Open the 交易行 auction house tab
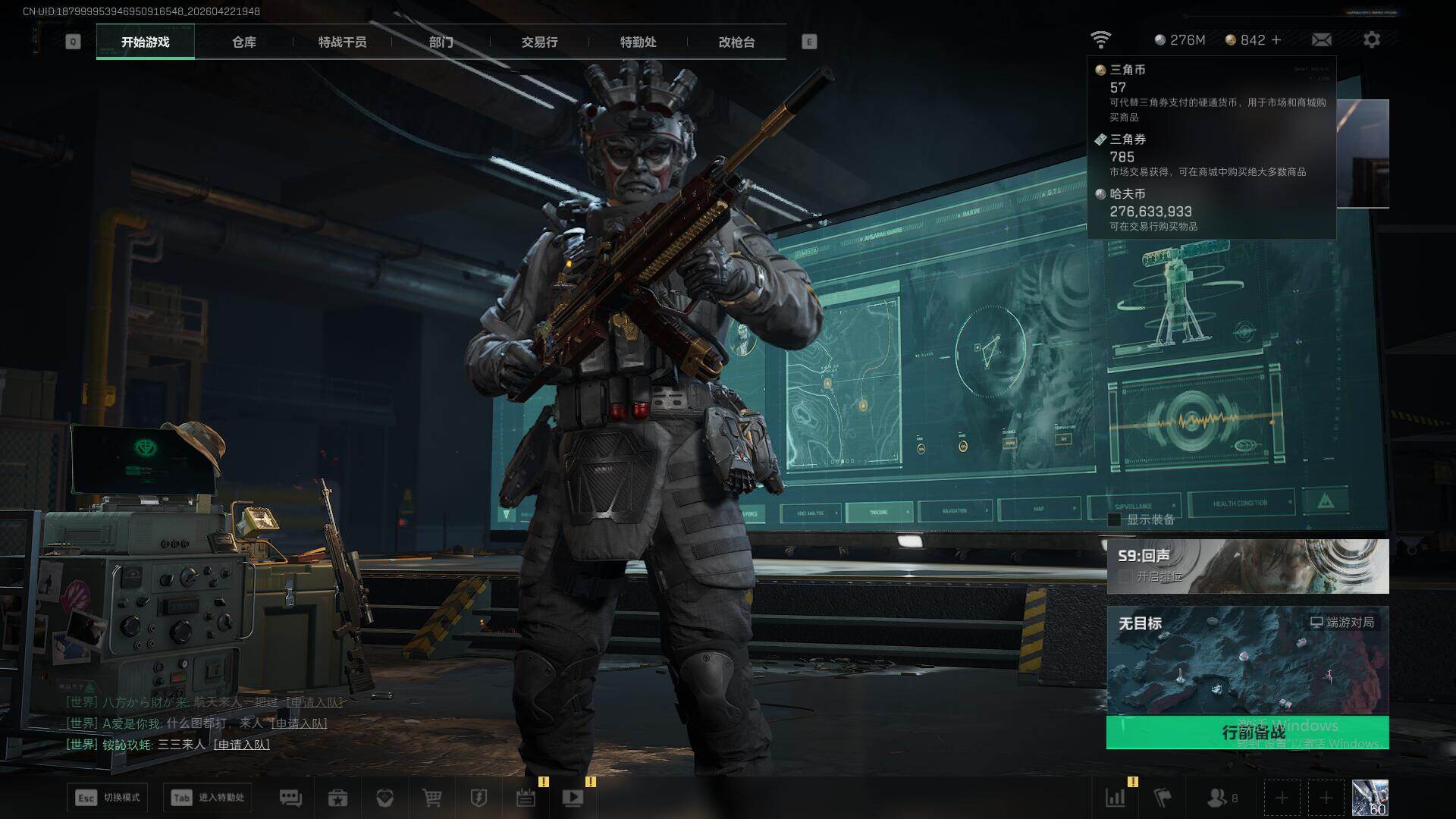Image resolution: width=1456 pixels, height=819 pixels. click(539, 42)
